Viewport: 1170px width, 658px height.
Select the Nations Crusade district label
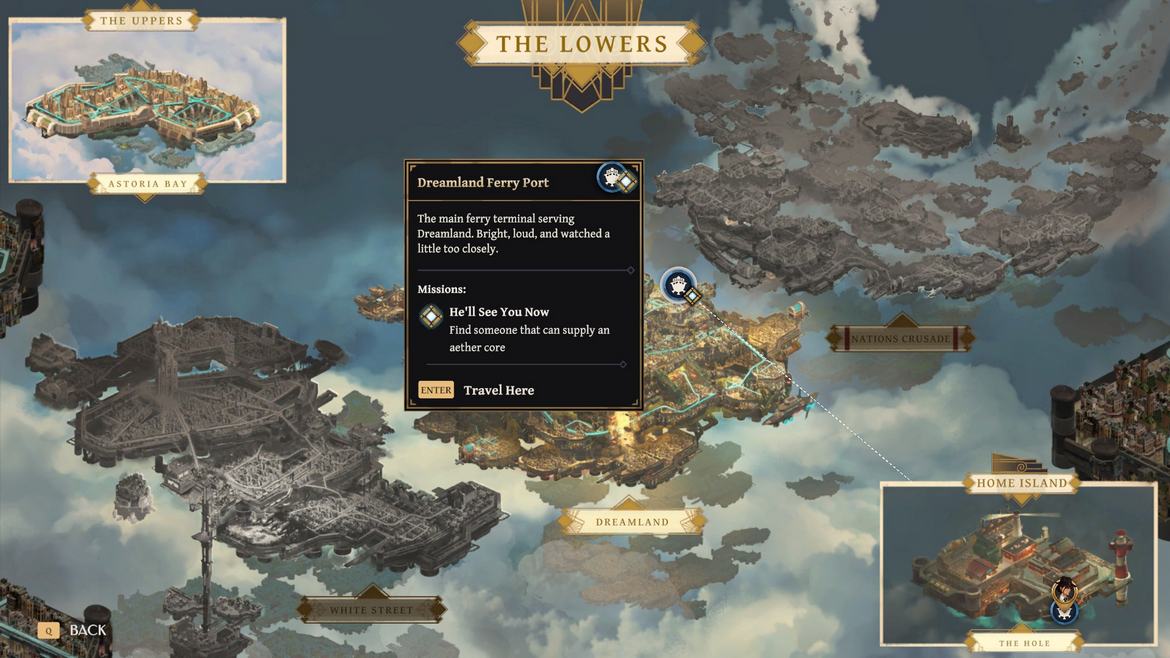tap(901, 339)
